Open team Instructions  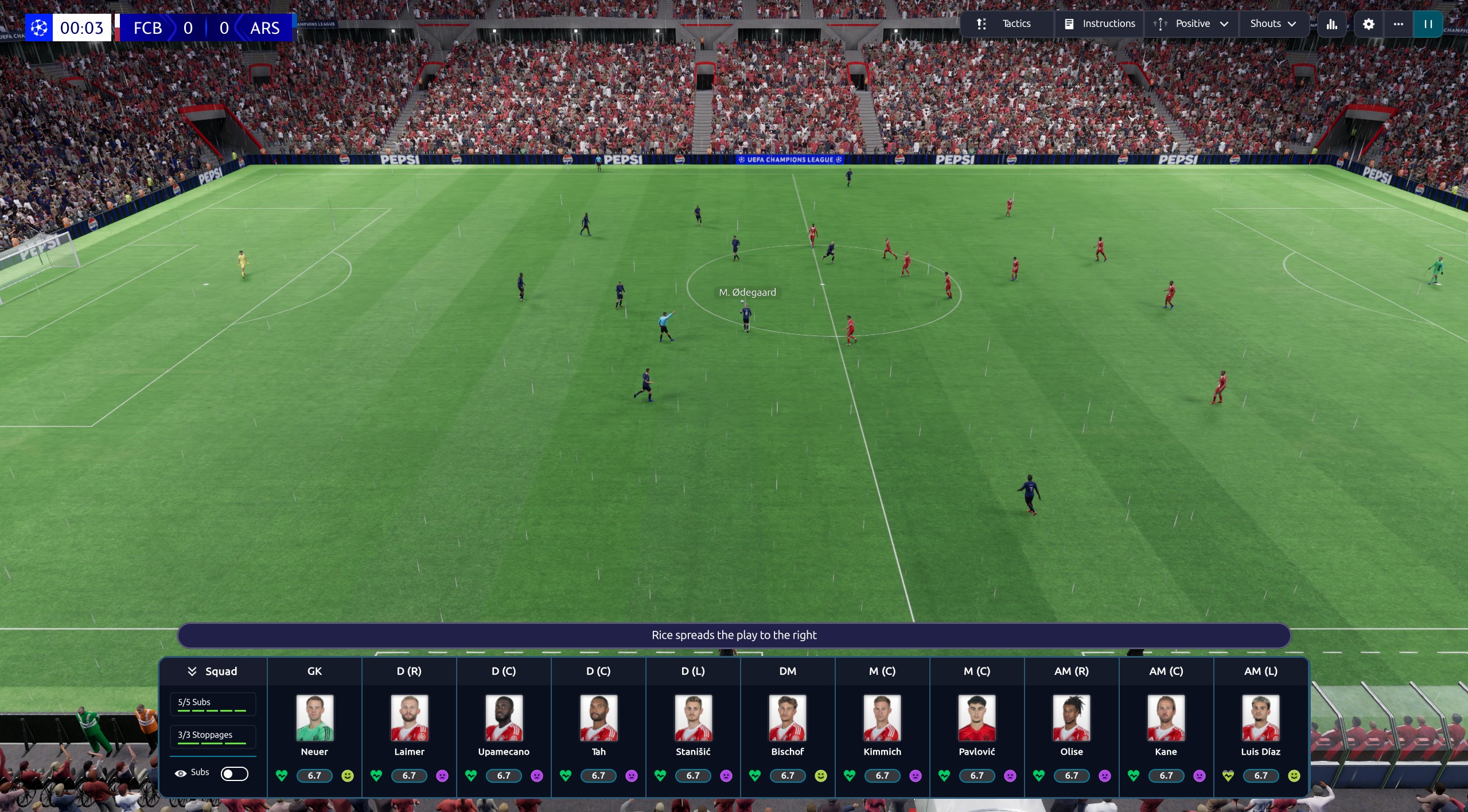click(1107, 24)
